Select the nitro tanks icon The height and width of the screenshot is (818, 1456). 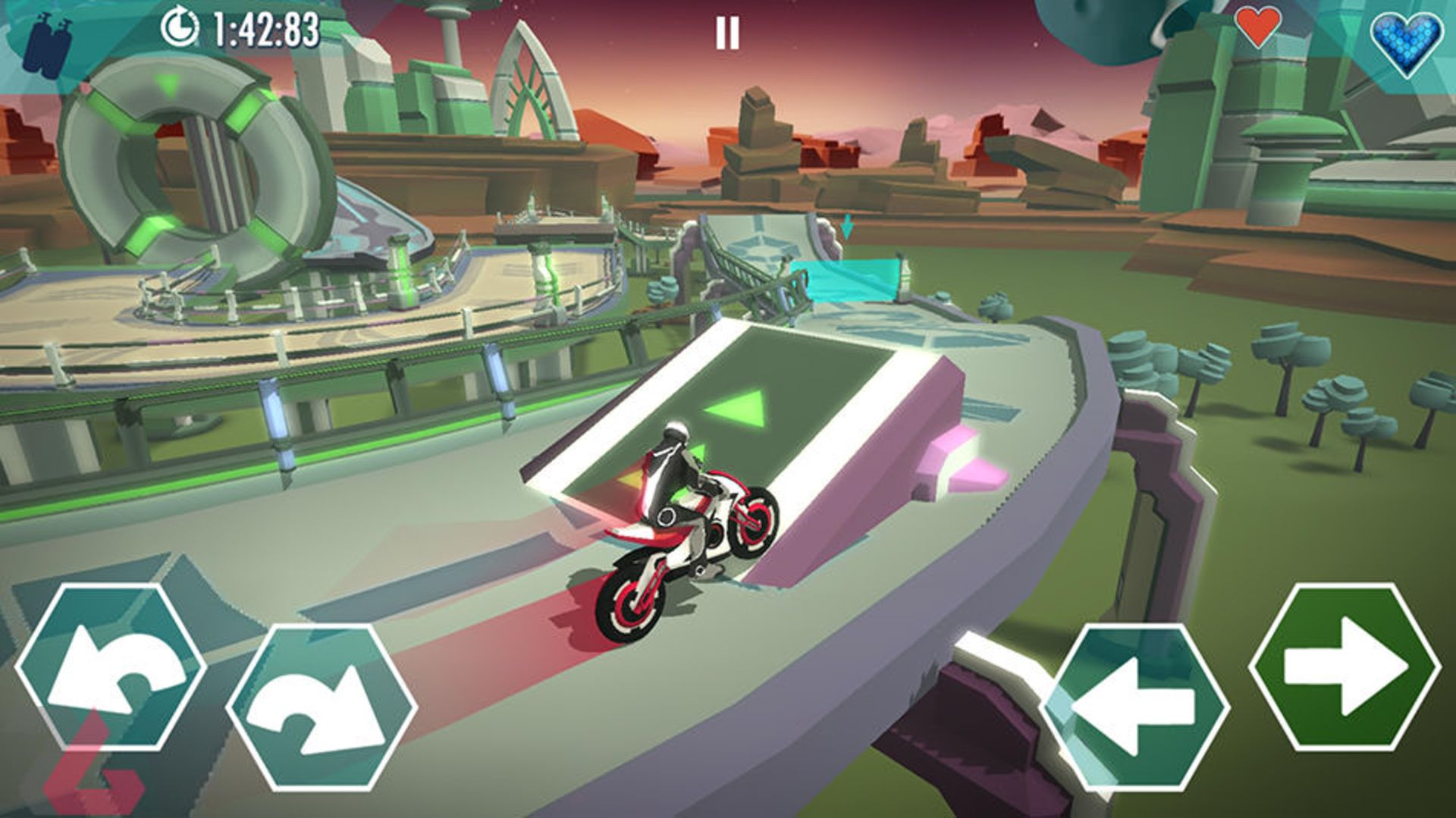pyautogui.click(x=45, y=45)
